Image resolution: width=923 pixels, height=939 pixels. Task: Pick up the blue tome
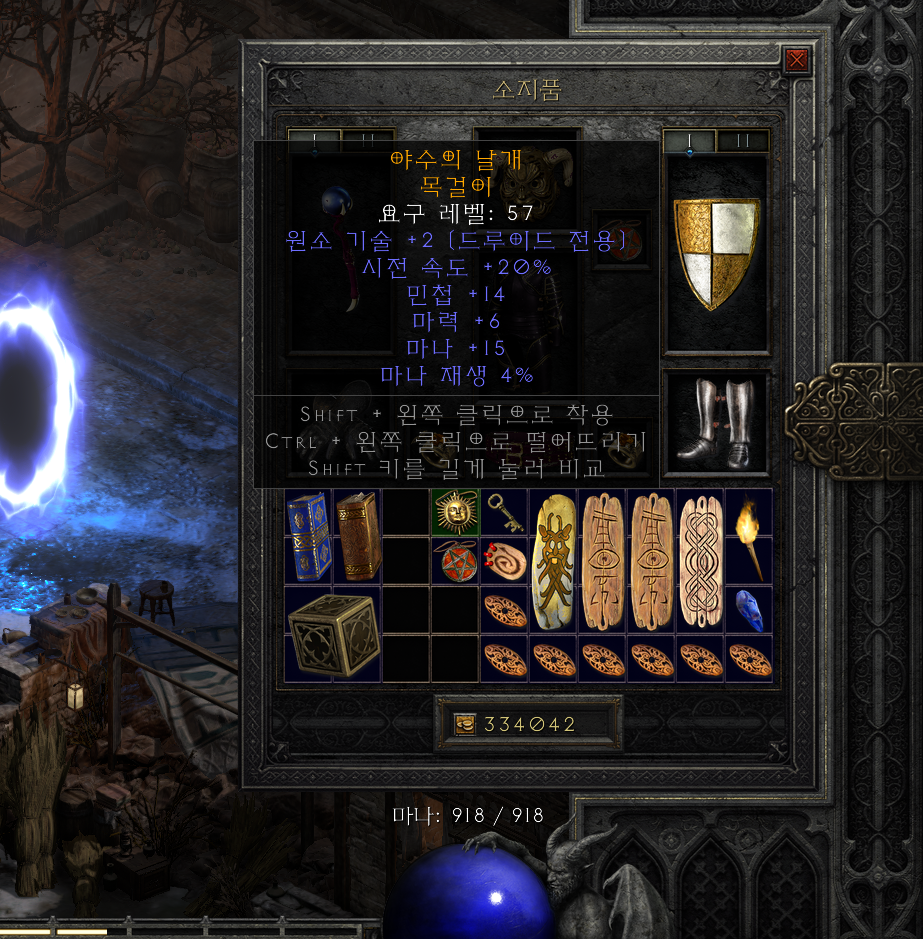click(x=308, y=536)
